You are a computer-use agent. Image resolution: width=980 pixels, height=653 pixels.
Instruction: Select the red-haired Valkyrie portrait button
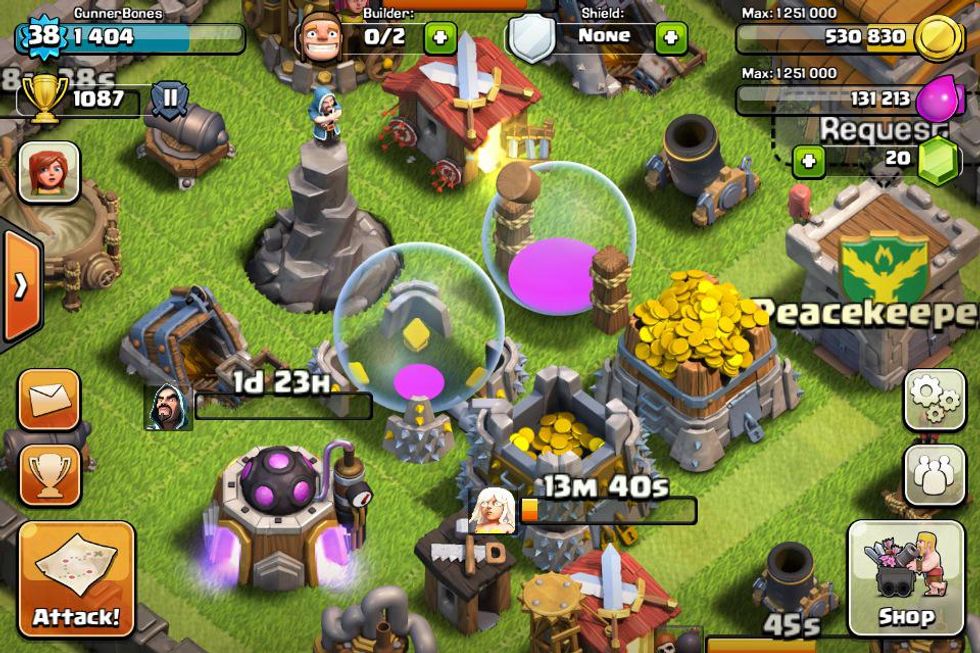point(48,172)
